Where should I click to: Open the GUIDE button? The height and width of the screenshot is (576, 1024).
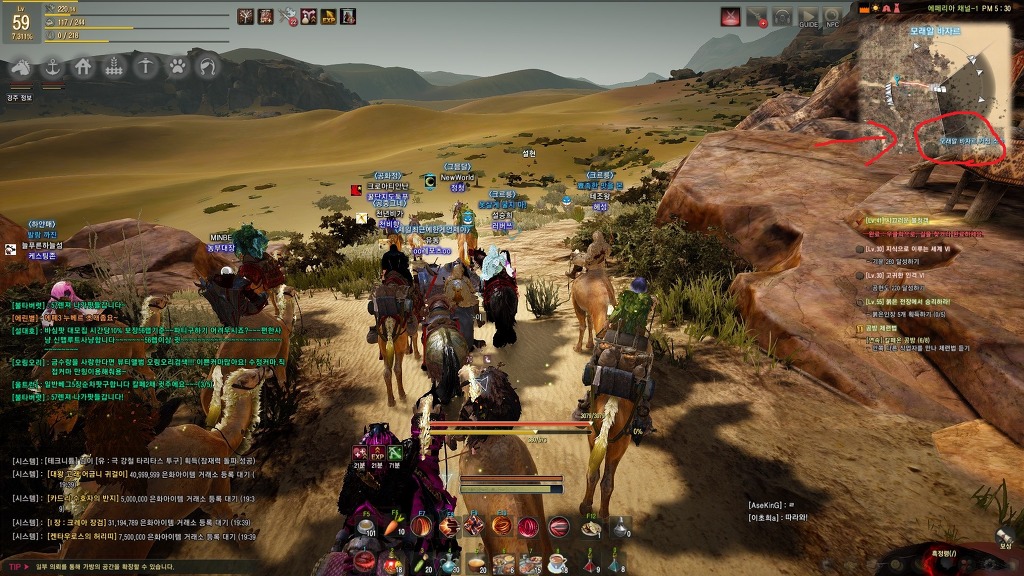tap(808, 17)
